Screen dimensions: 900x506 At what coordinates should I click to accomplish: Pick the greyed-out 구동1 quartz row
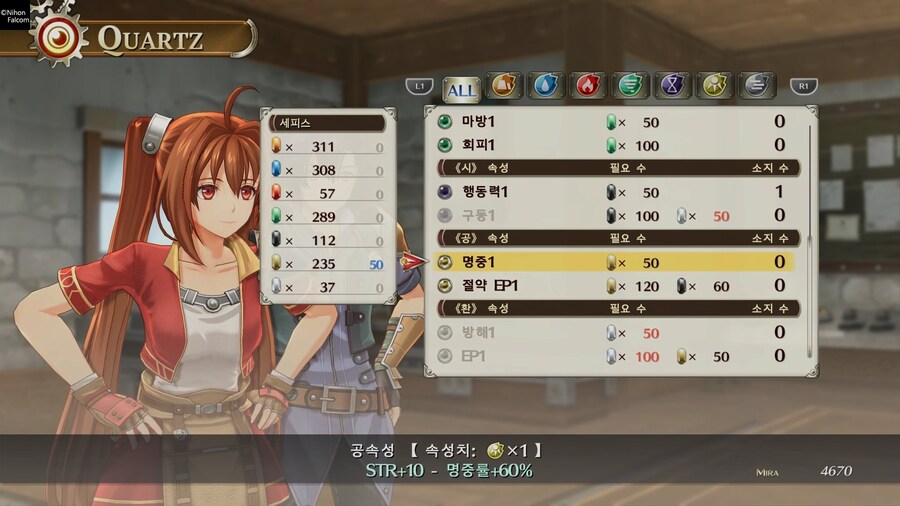[x=615, y=215]
